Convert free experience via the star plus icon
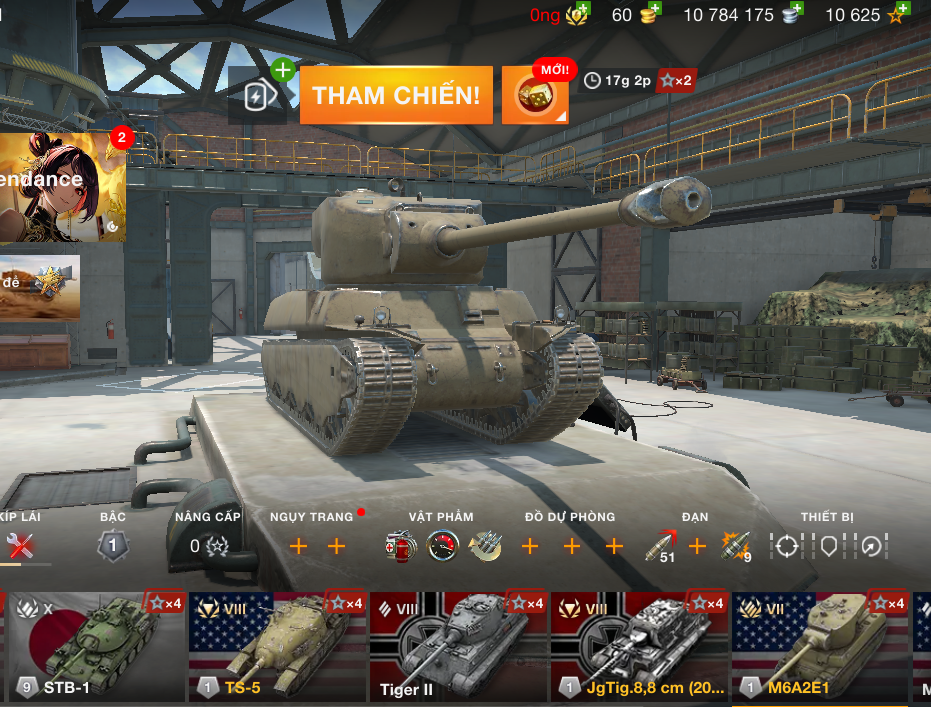Image resolution: width=931 pixels, height=707 pixels. coord(896,15)
